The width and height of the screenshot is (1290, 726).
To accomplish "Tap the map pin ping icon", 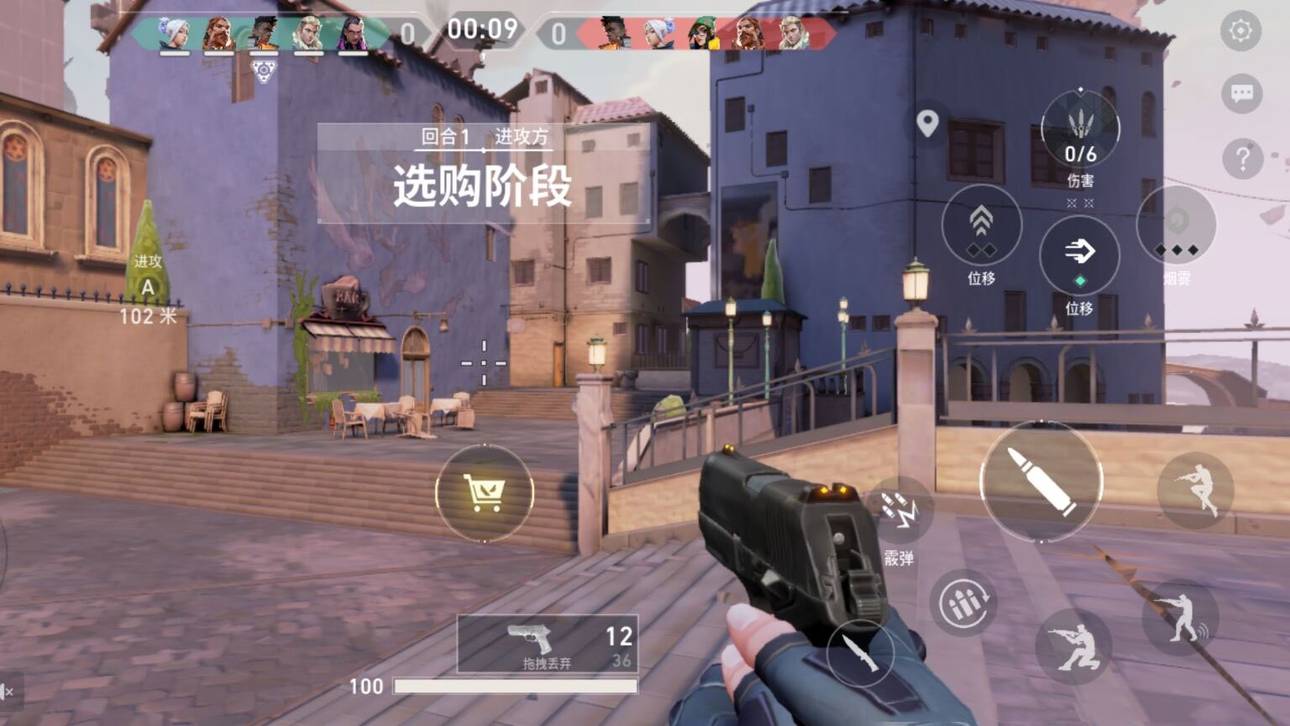I will tap(930, 125).
